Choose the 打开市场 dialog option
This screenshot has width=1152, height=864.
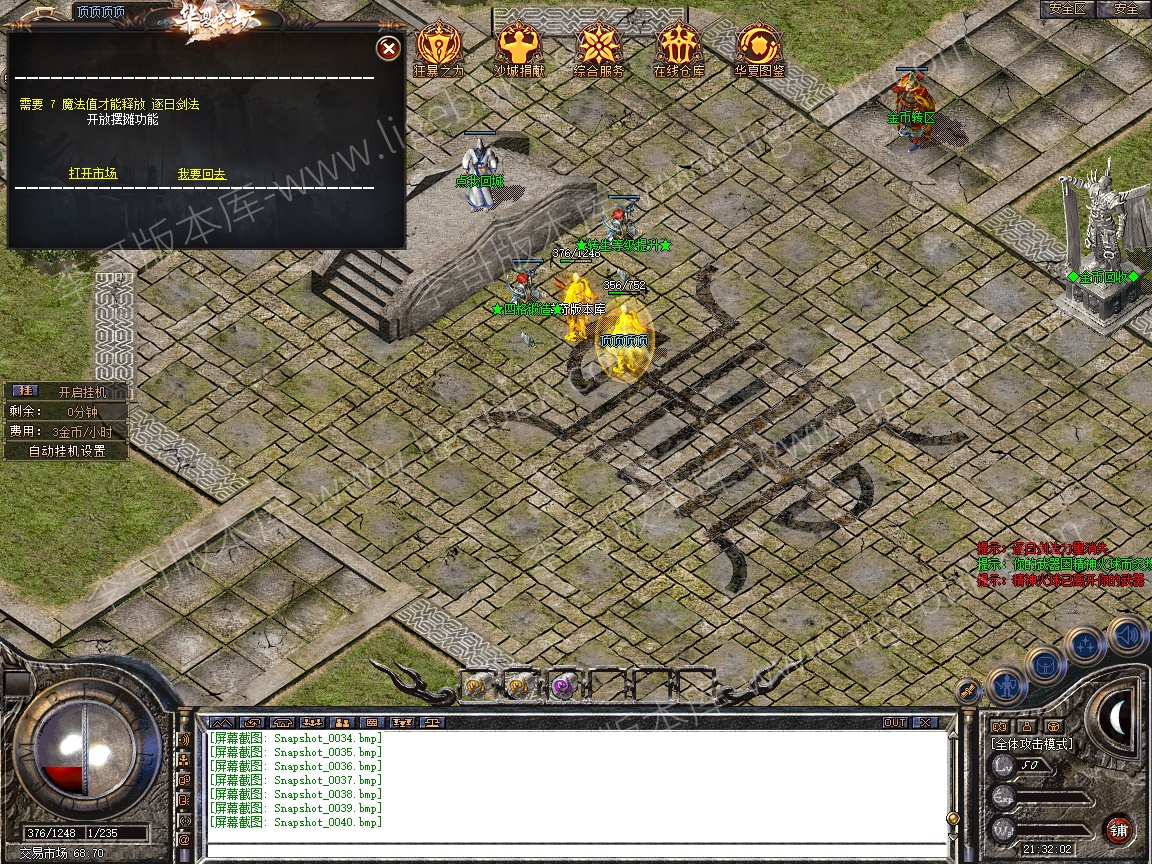pos(93,174)
